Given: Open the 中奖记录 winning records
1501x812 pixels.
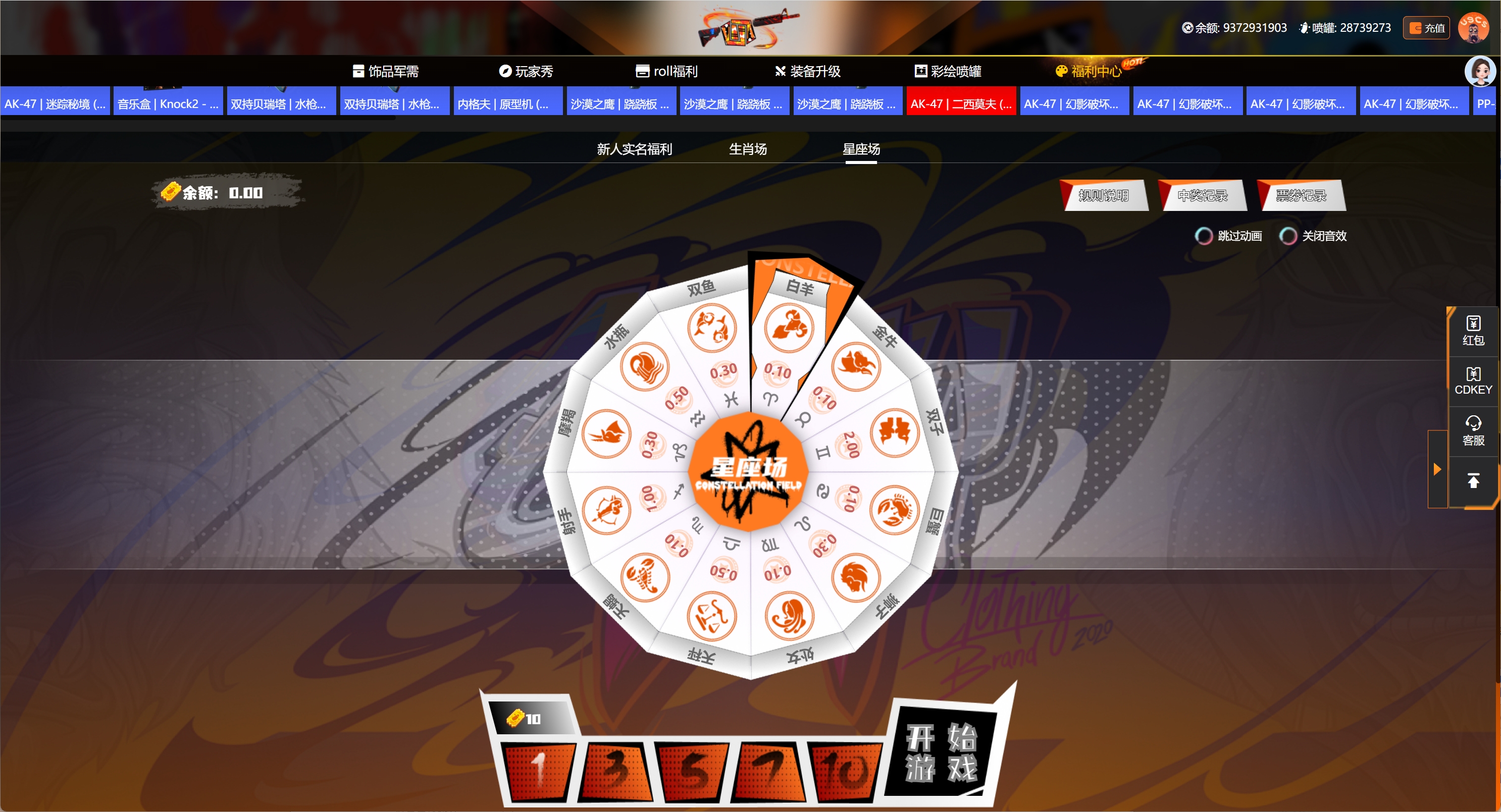Looking at the screenshot, I should click(x=1202, y=195).
